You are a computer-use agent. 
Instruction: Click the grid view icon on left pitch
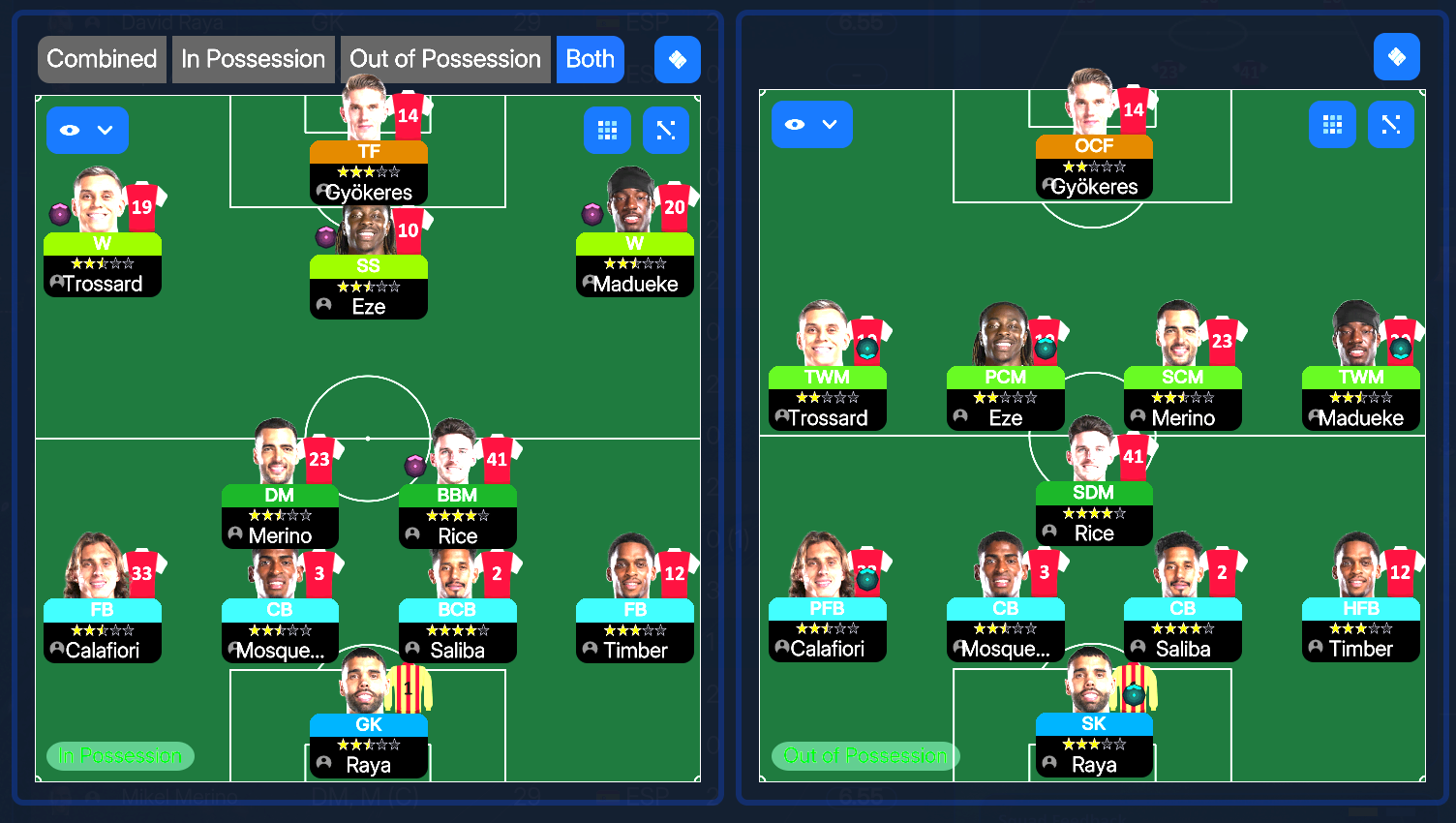607,130
